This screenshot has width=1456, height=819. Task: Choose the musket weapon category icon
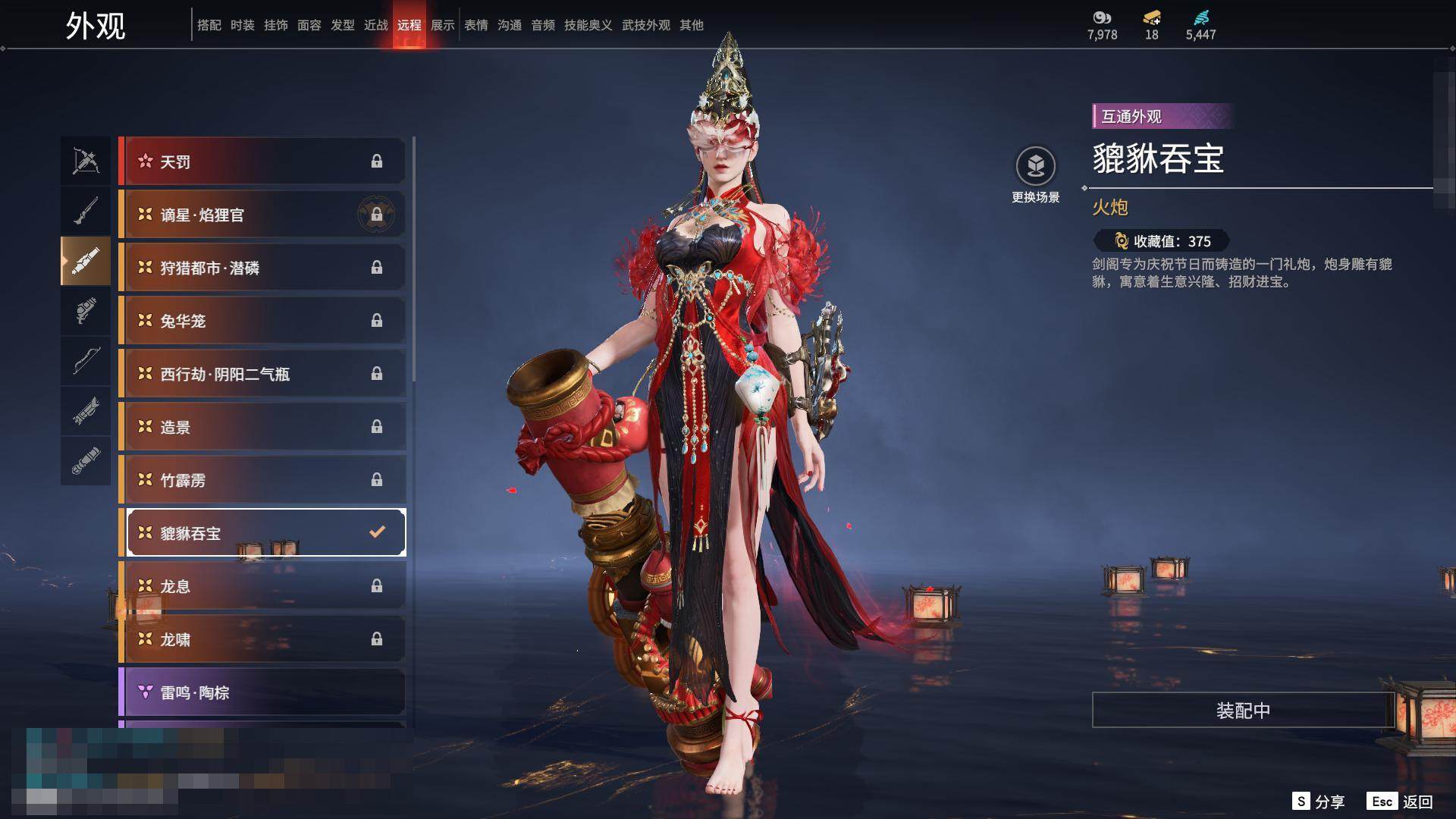tap(86, 211)
